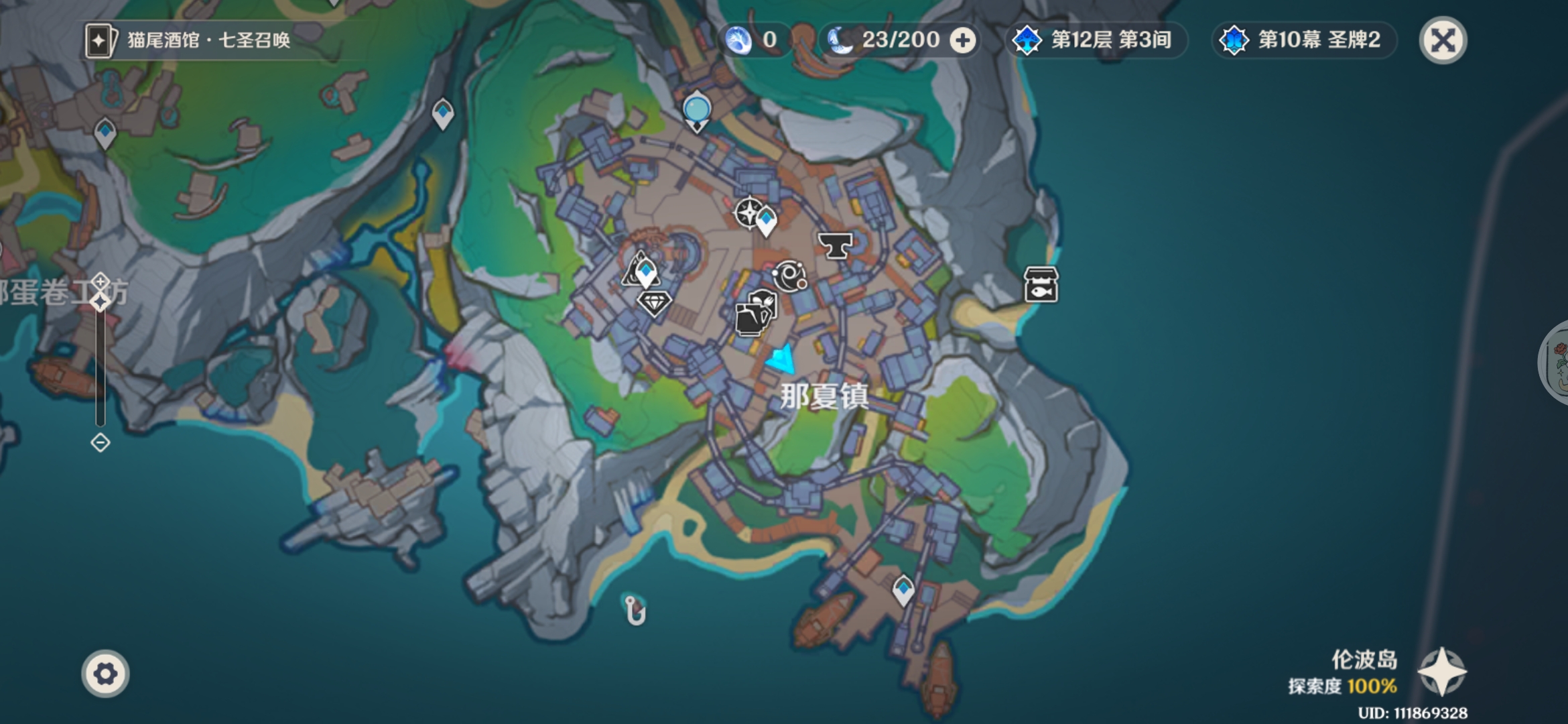Screen dimensions: 1568x724
Task: Open the 第10幕 圣牌2 theater info
Action: click(1304, 40)
